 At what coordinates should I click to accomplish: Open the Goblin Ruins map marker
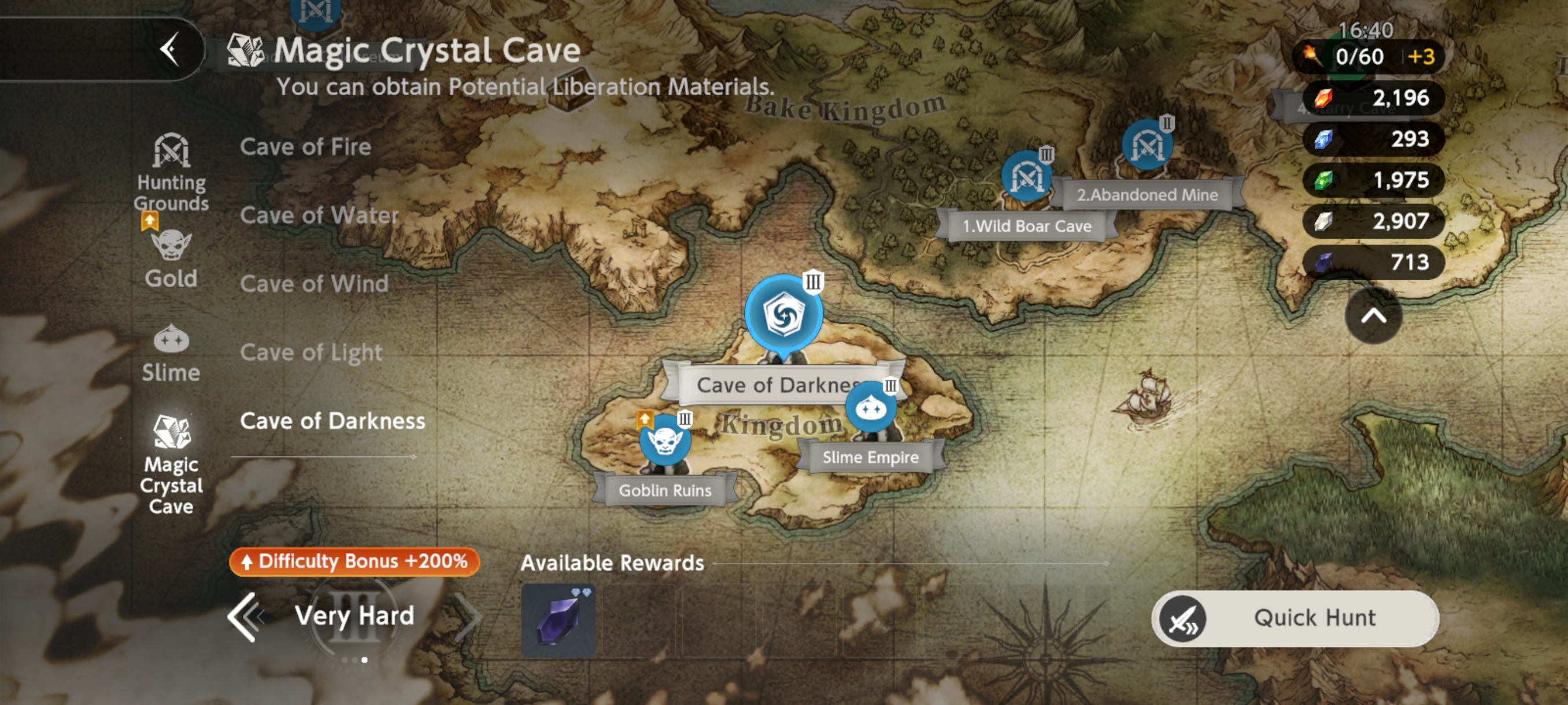coord(665,442)
